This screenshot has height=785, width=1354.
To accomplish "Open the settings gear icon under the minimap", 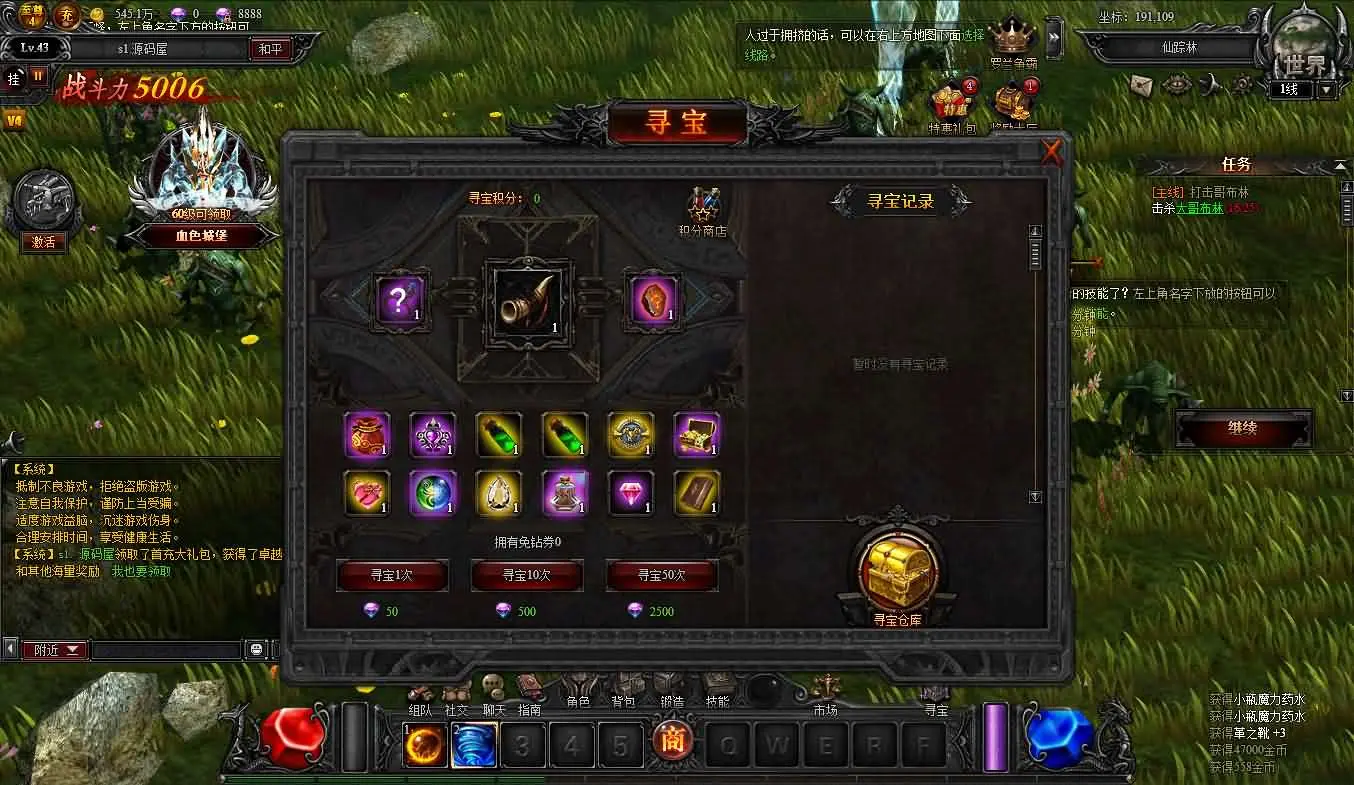I will pyautogui.click(x=1243, y=86).
